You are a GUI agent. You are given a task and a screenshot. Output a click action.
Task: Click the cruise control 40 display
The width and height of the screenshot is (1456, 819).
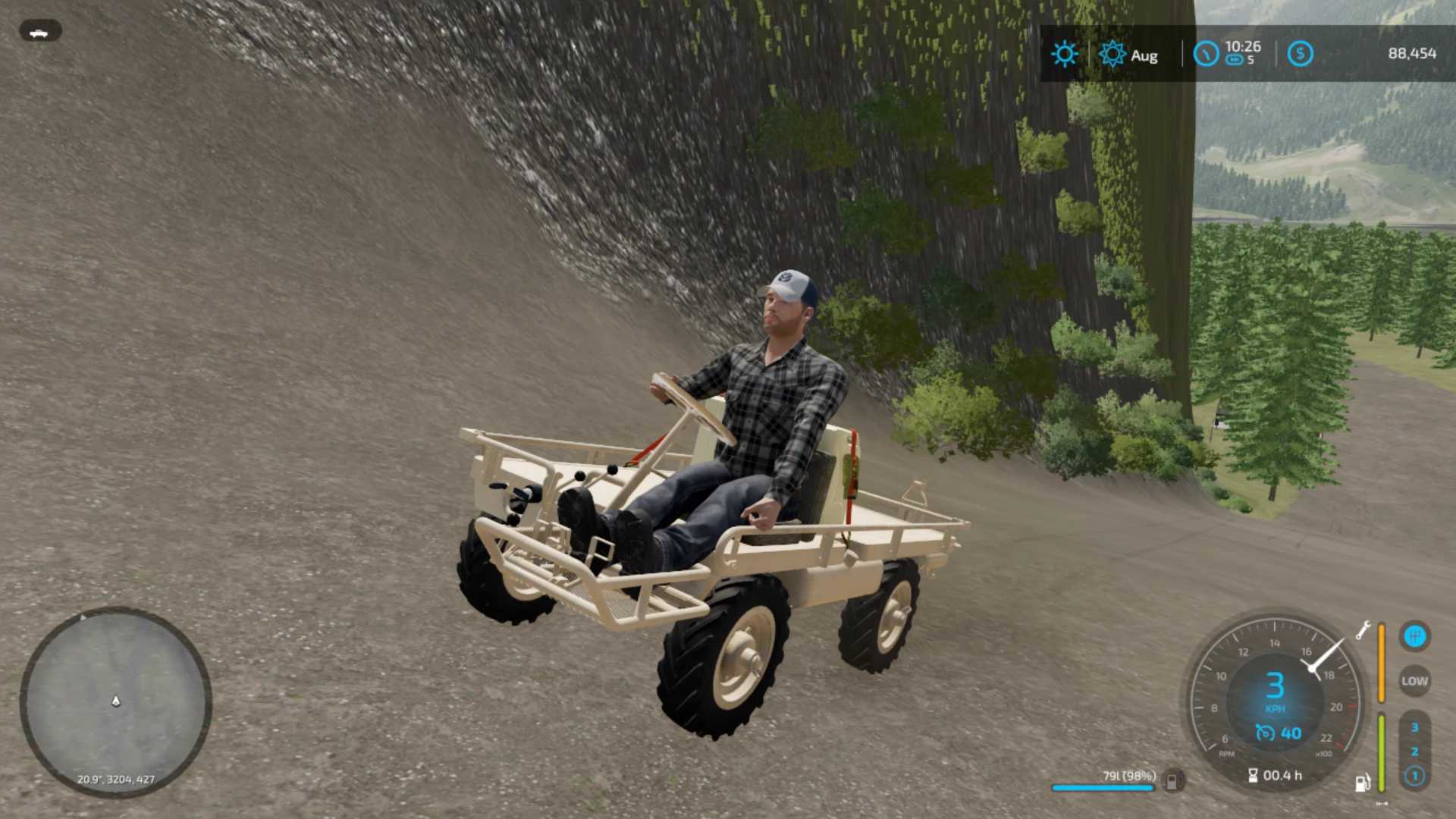pyautogui.click(x=1277, y=733)
